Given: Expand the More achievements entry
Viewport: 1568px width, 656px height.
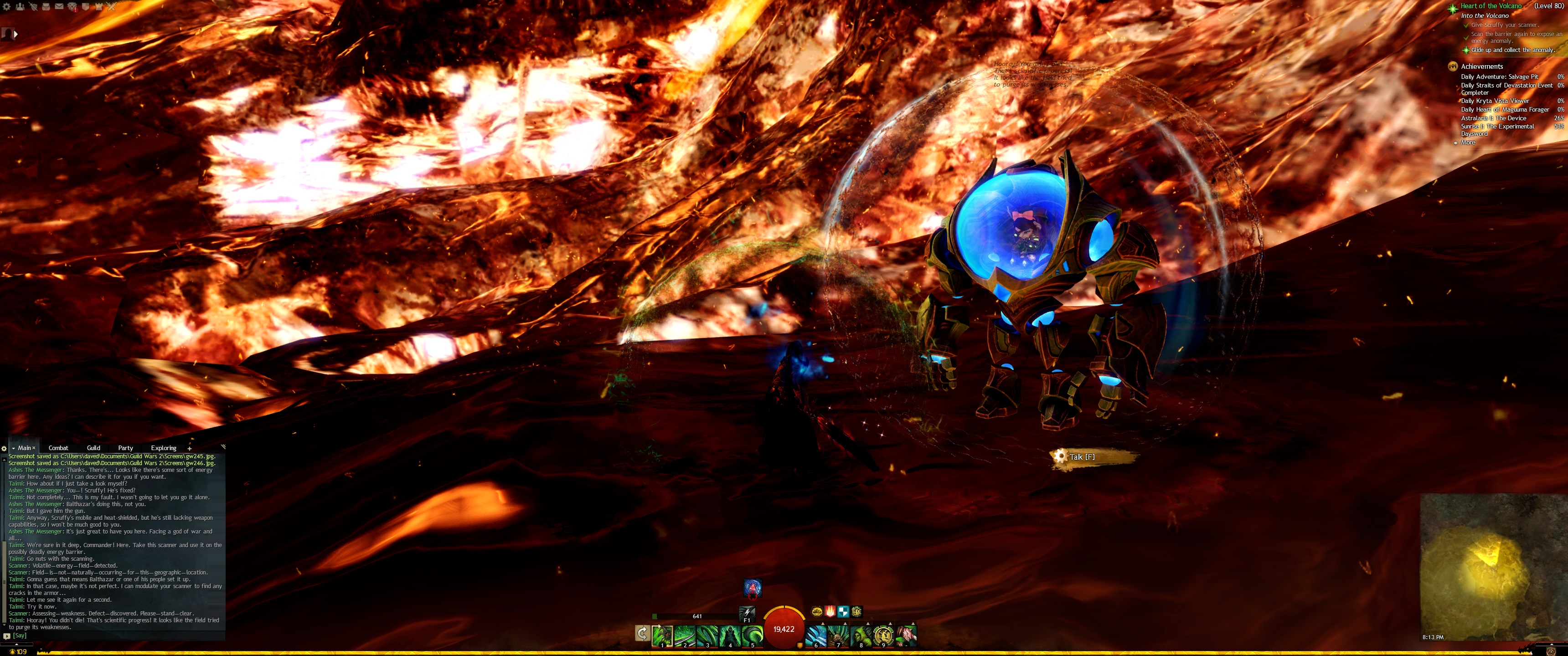Looking at the screenshot, I should (x=1468, y=143).
